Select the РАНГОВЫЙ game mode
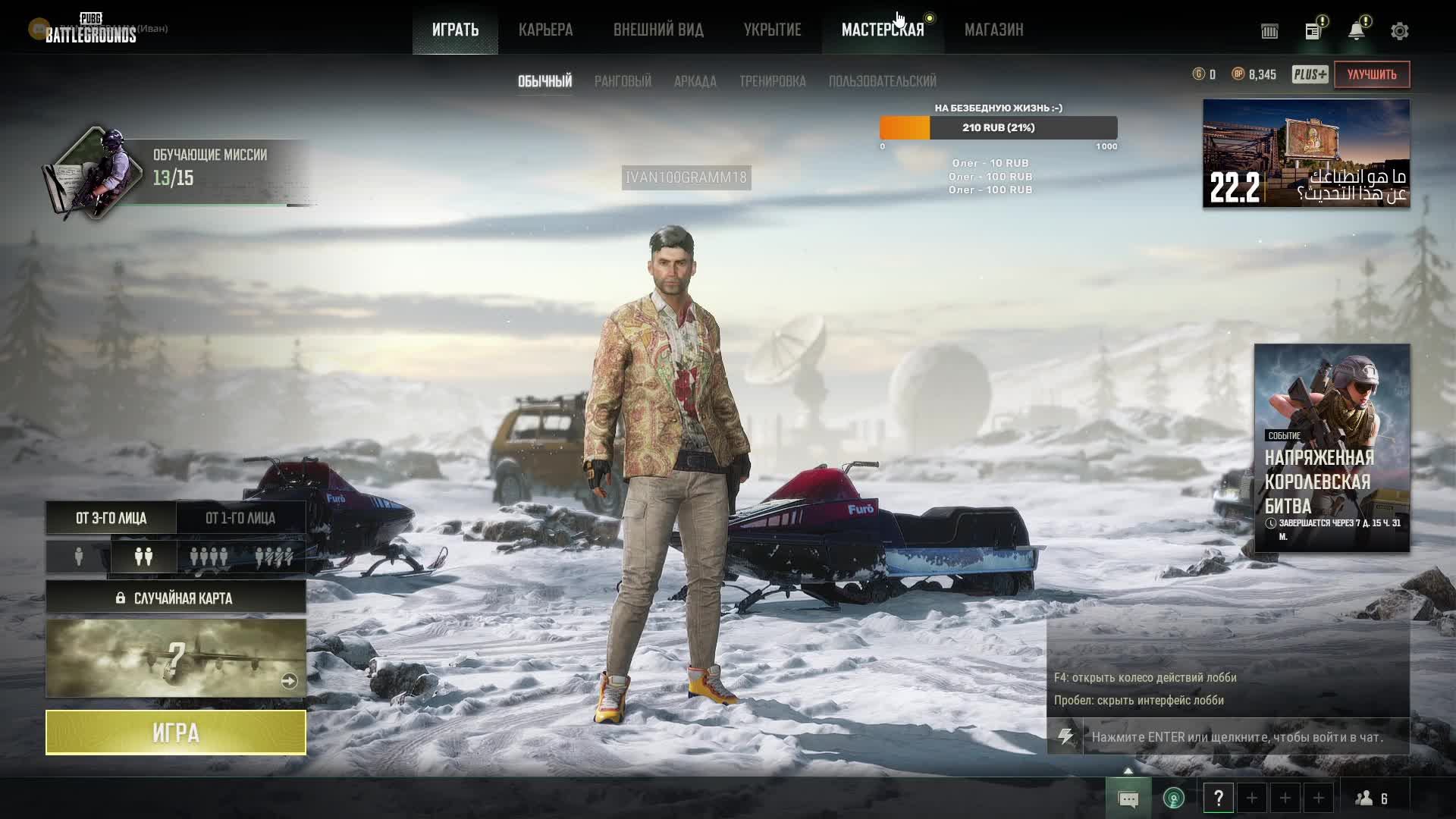The image size is (1456, 819). 623,81
